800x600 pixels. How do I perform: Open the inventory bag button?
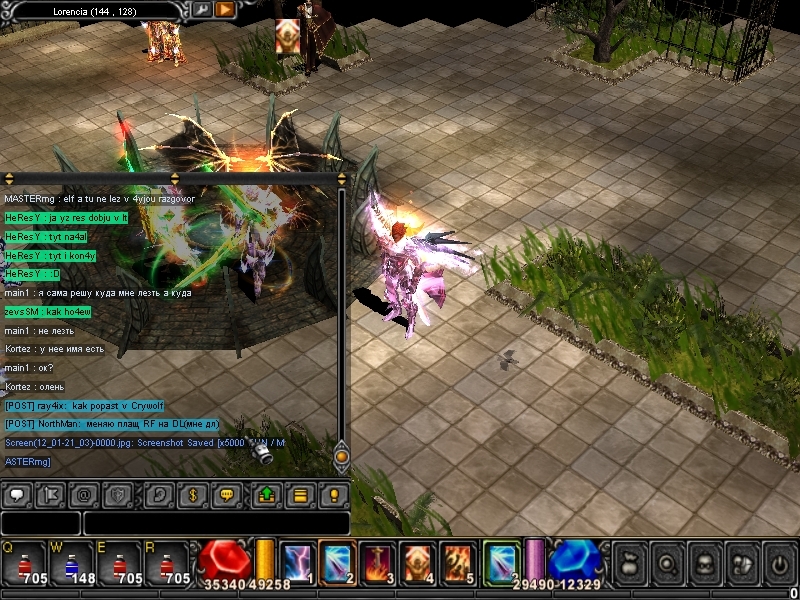tap(628, 564)
